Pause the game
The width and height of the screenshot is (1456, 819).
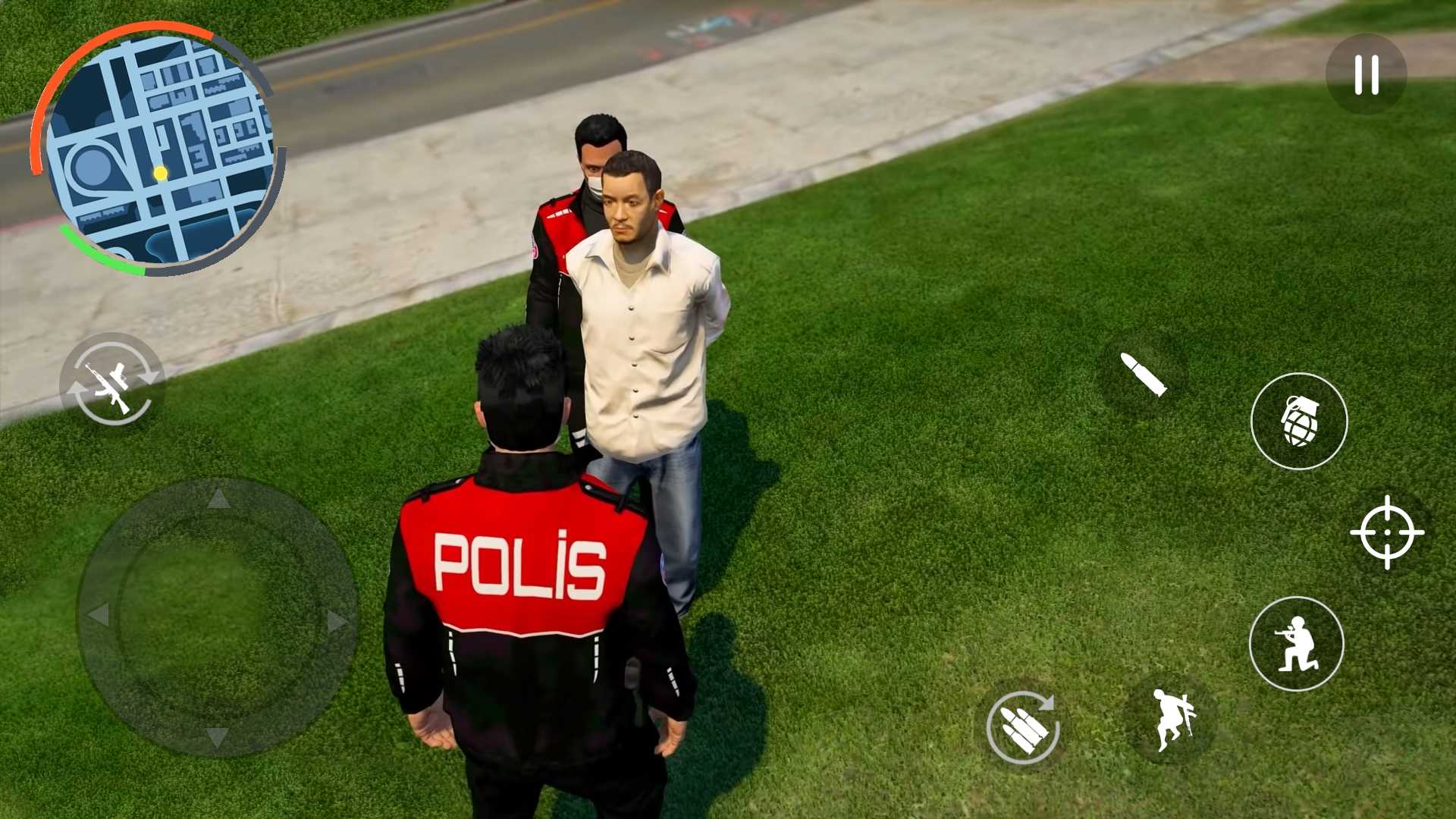point(1365,74)
